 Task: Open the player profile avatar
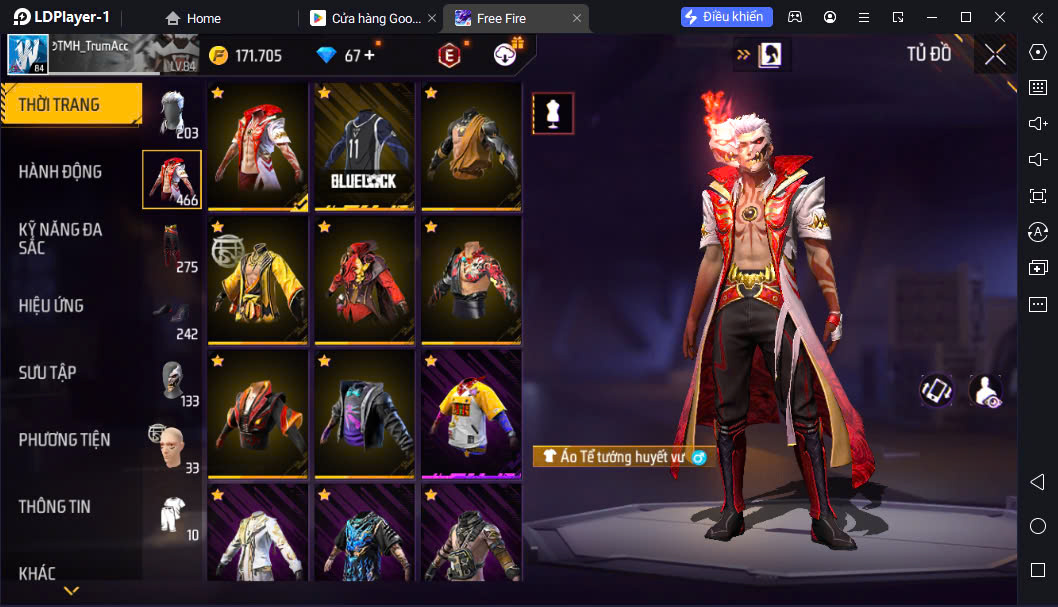(28, 54)
